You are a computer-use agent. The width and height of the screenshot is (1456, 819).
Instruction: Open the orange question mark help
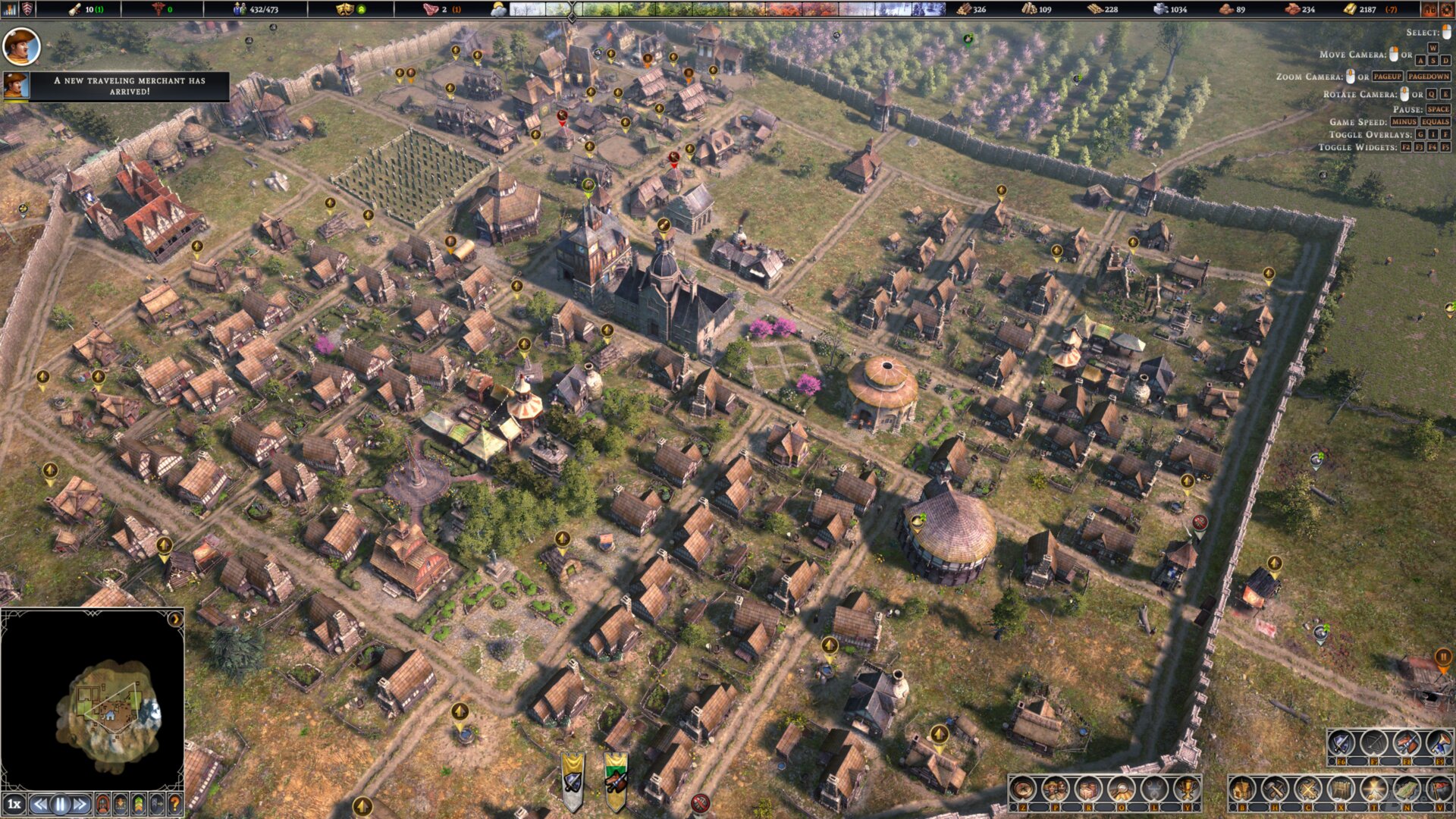click(x=175, y=804)
